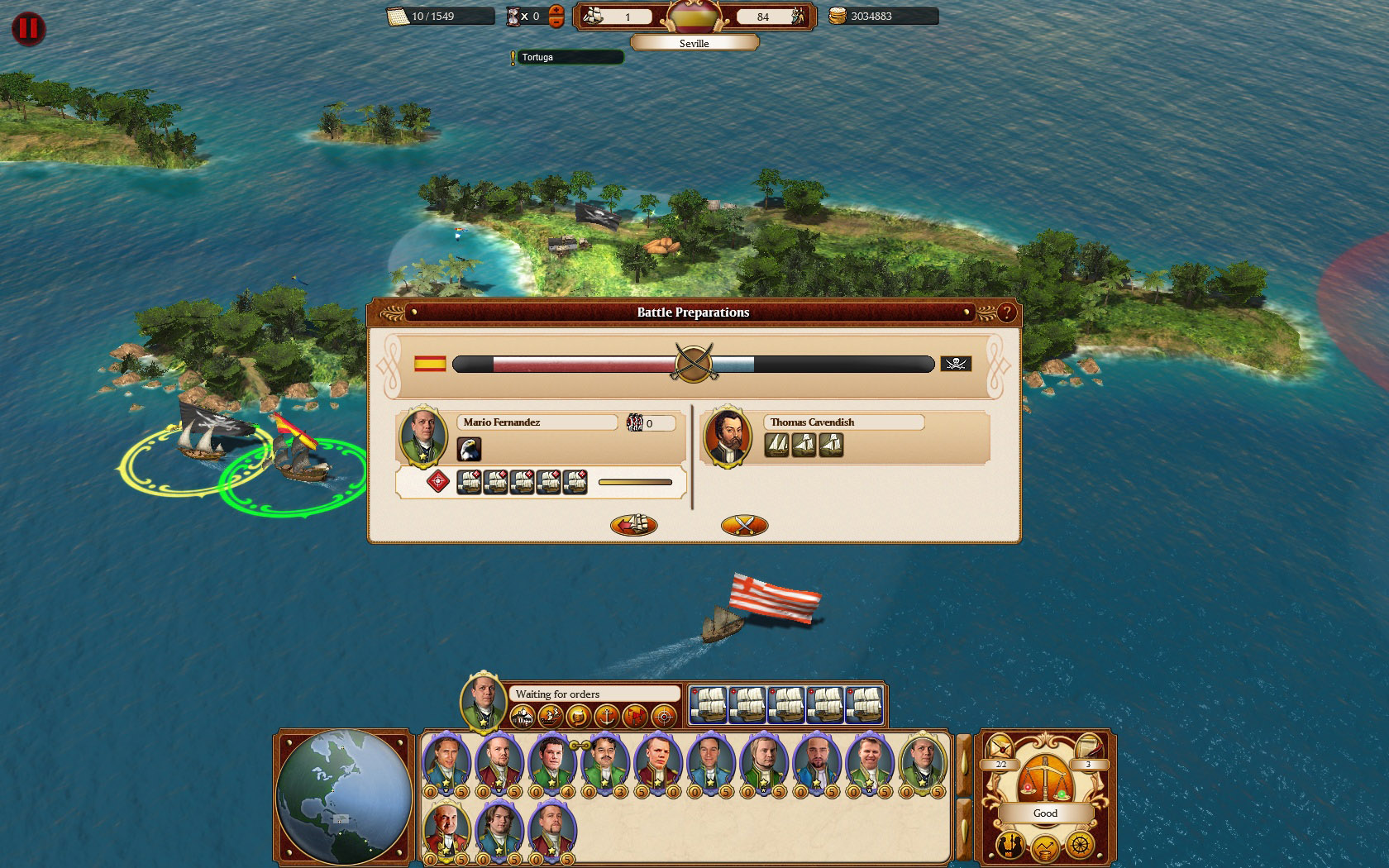Image resolution: width=1389 pixels, height=868 pixels.
Task: Click the ship's wheel navigation icon
Action: click(x=1081, y=845)
